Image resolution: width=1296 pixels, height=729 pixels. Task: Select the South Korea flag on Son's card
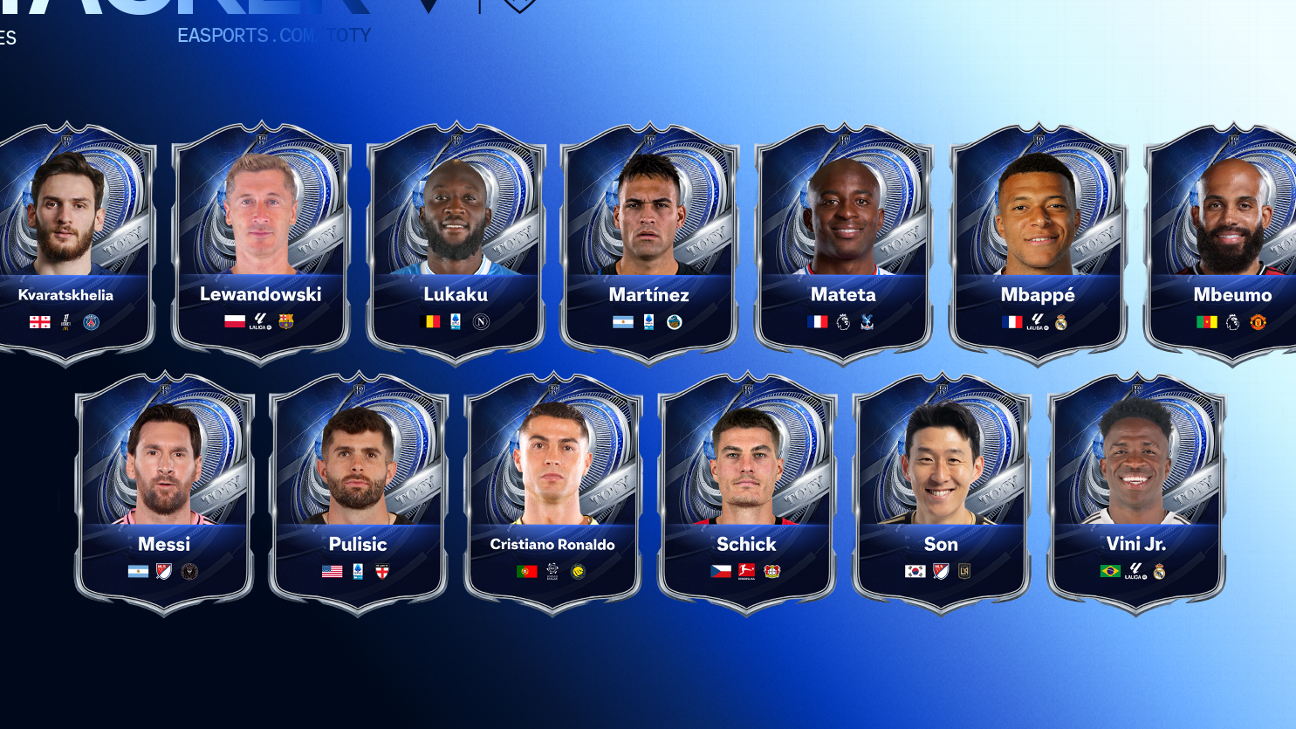914,572
